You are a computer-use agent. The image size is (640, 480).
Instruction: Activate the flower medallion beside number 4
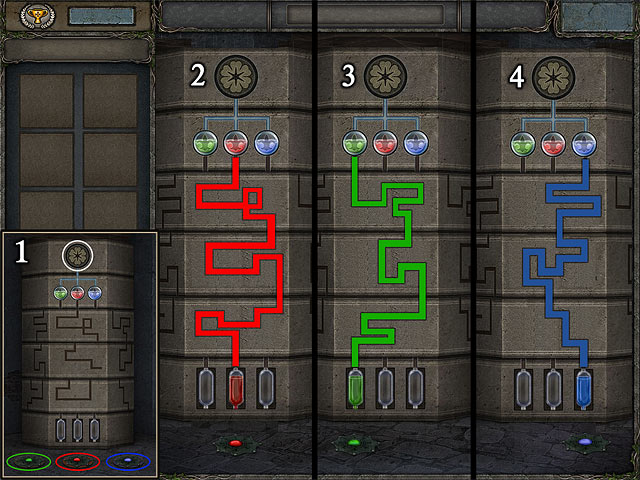tap(553, 76)
